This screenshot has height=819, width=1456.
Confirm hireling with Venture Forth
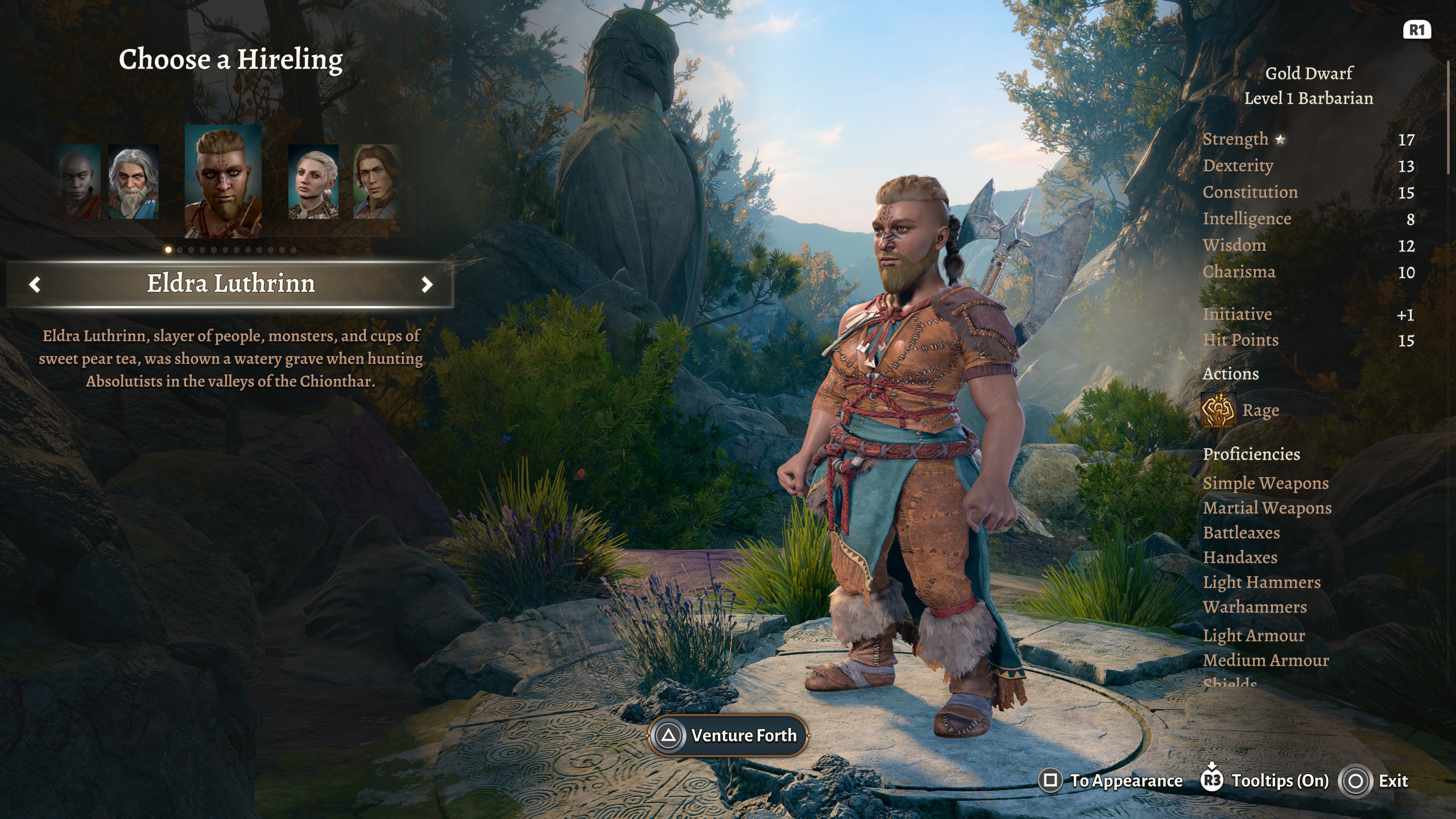[728, 735]
